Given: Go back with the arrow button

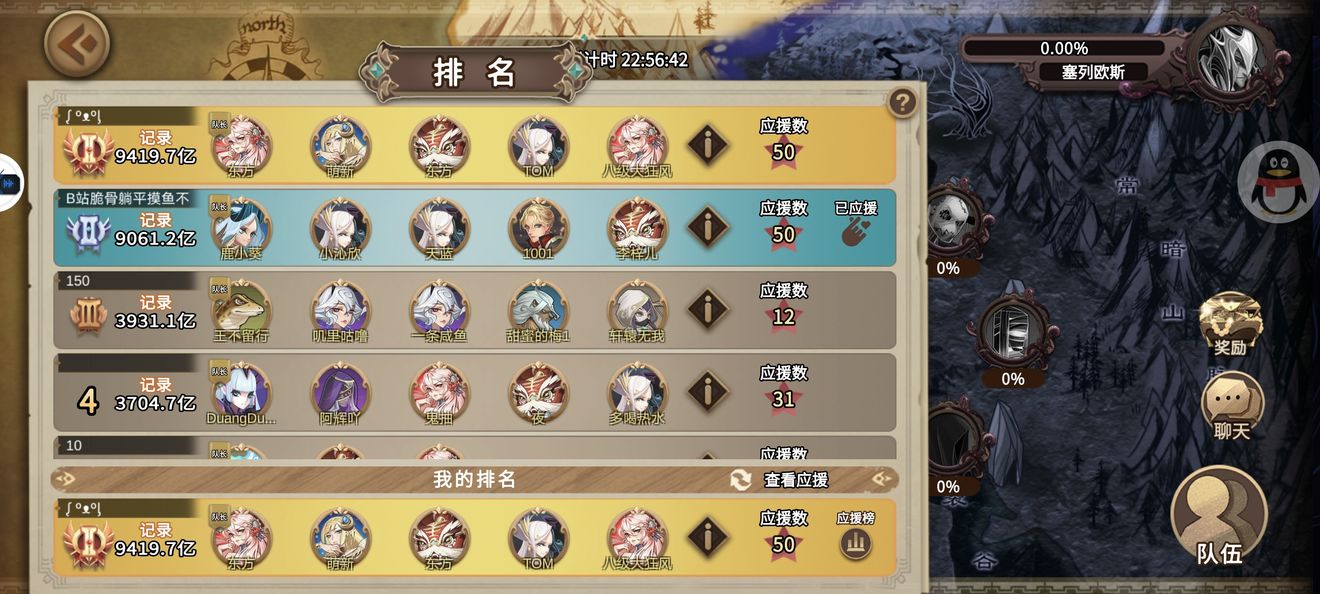Looking at the screenshot, I should pyautogui.click(x=77, y=43).
